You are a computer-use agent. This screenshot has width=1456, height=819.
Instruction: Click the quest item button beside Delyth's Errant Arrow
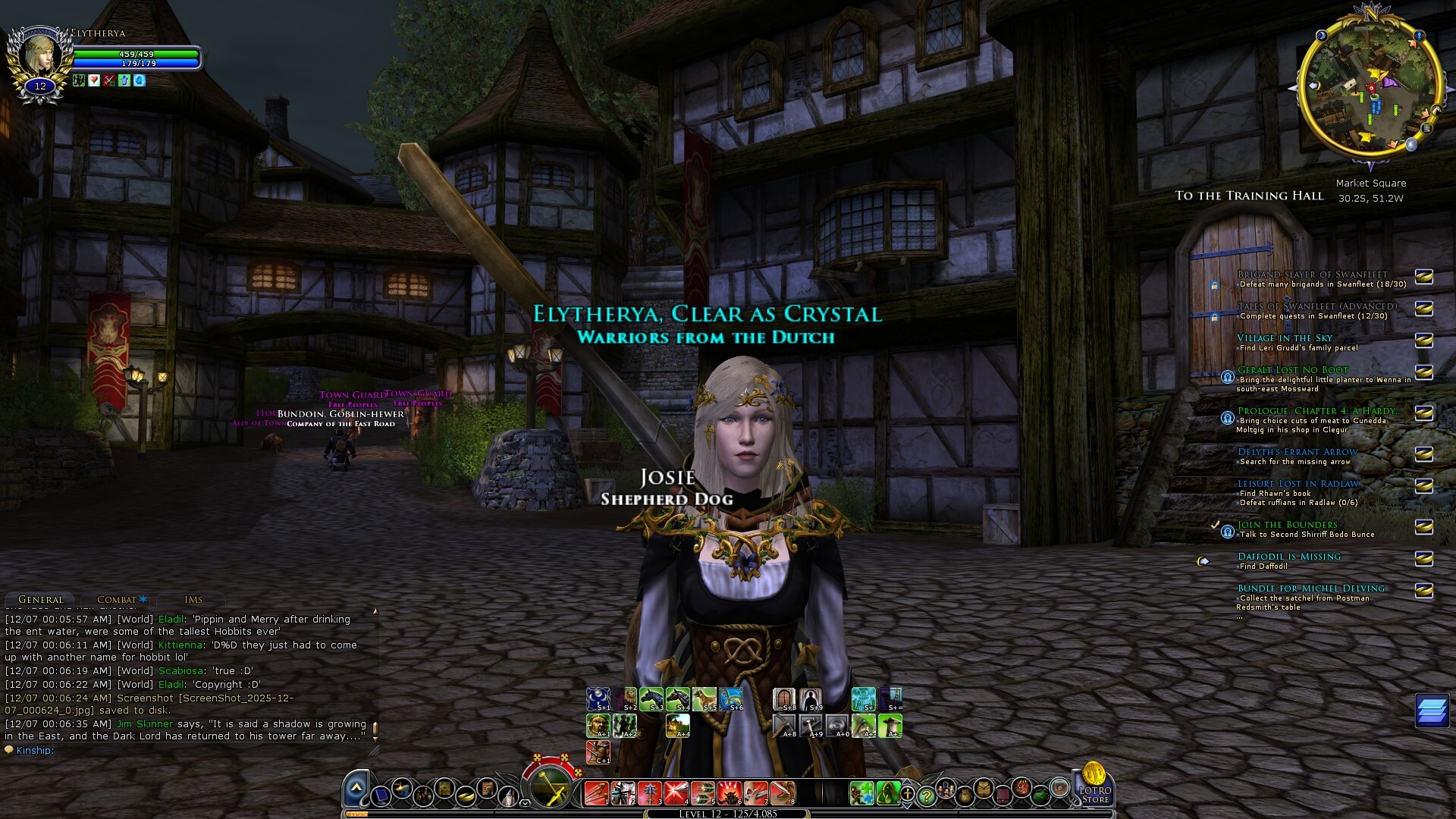click(1423, 454)
